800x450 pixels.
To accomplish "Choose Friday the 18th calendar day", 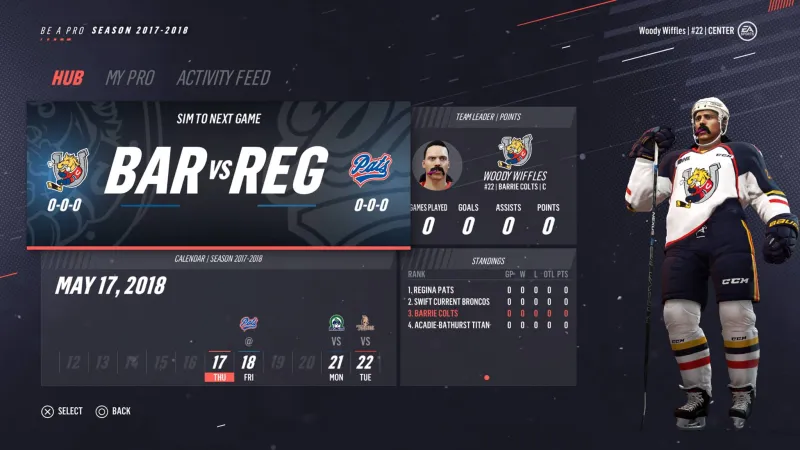I will (x=249, y=366).
